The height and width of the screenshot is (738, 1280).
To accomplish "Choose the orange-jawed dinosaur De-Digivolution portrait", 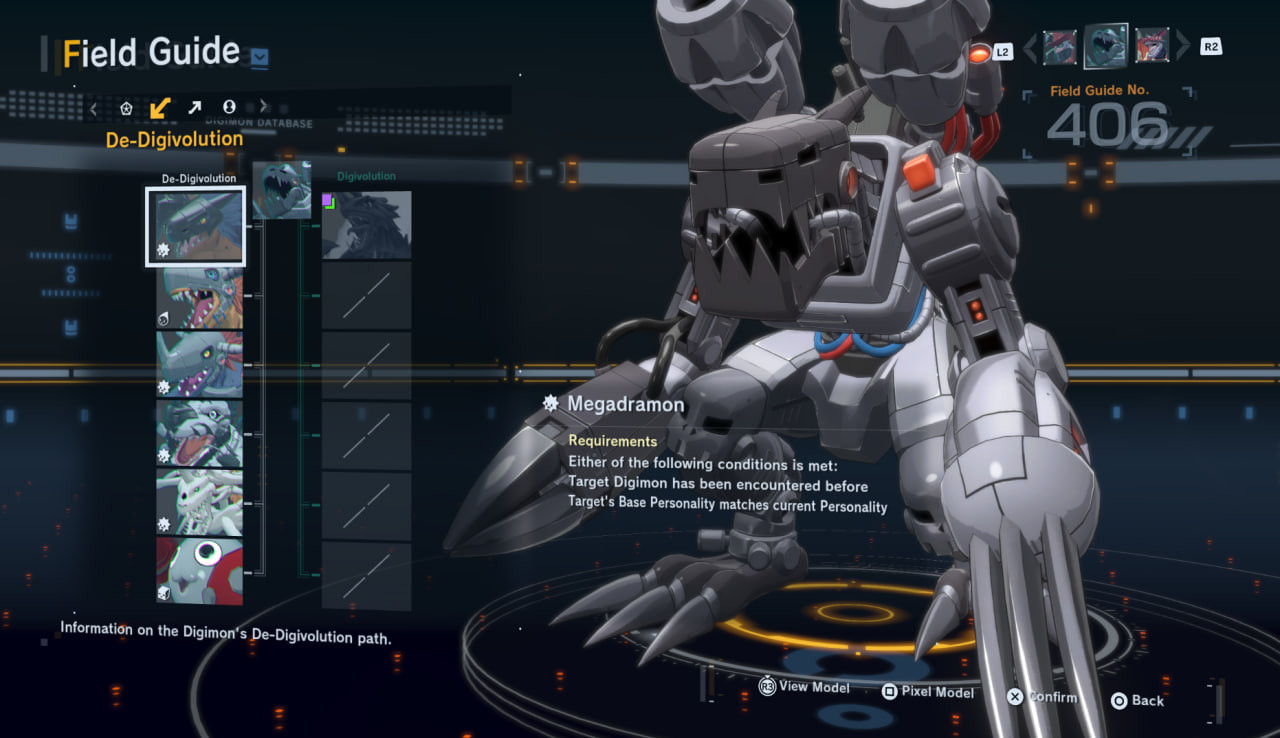I will point(199,297).
